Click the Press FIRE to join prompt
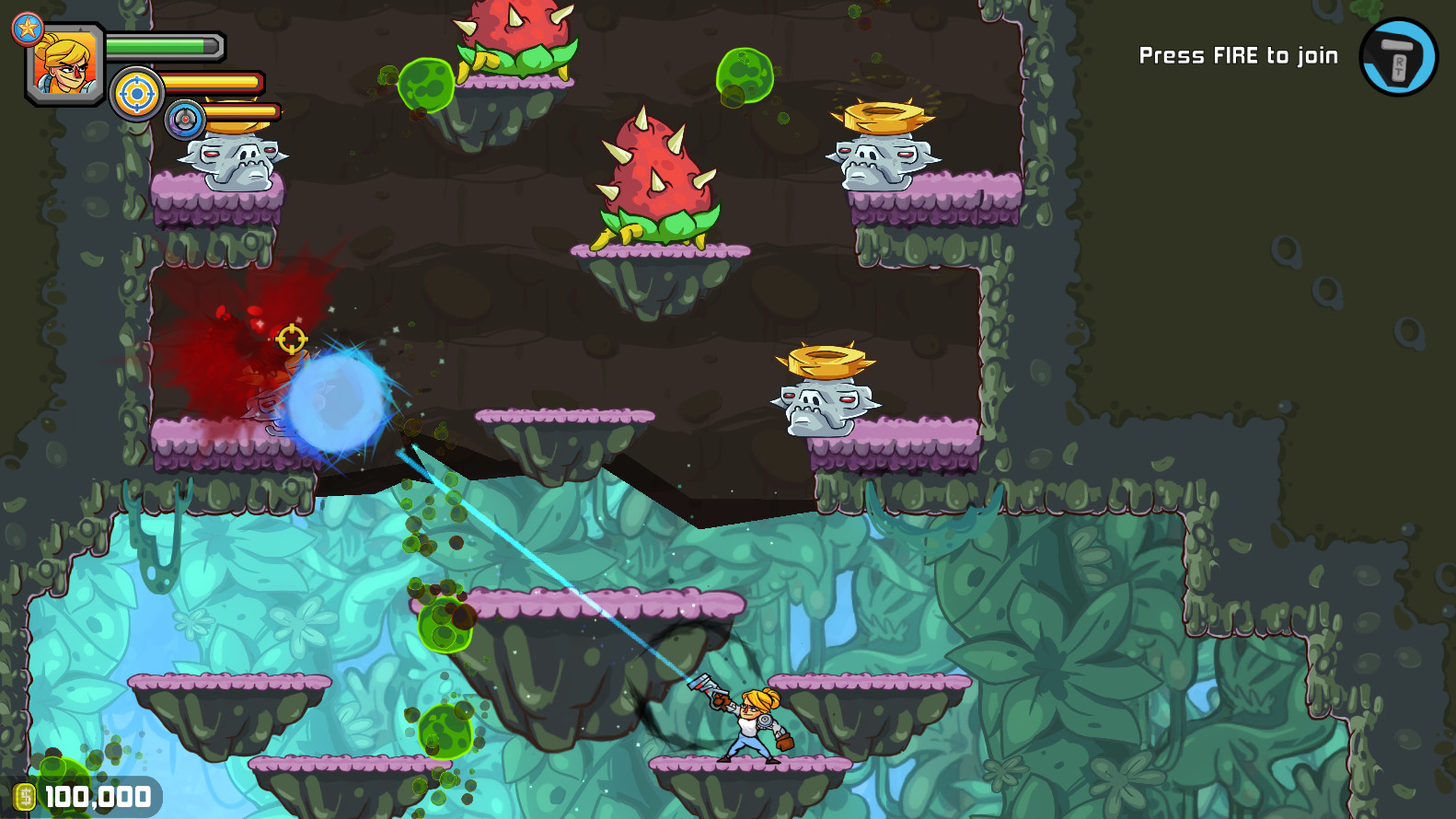This screenshot has height=819, width=1456. pos(1238,54)
